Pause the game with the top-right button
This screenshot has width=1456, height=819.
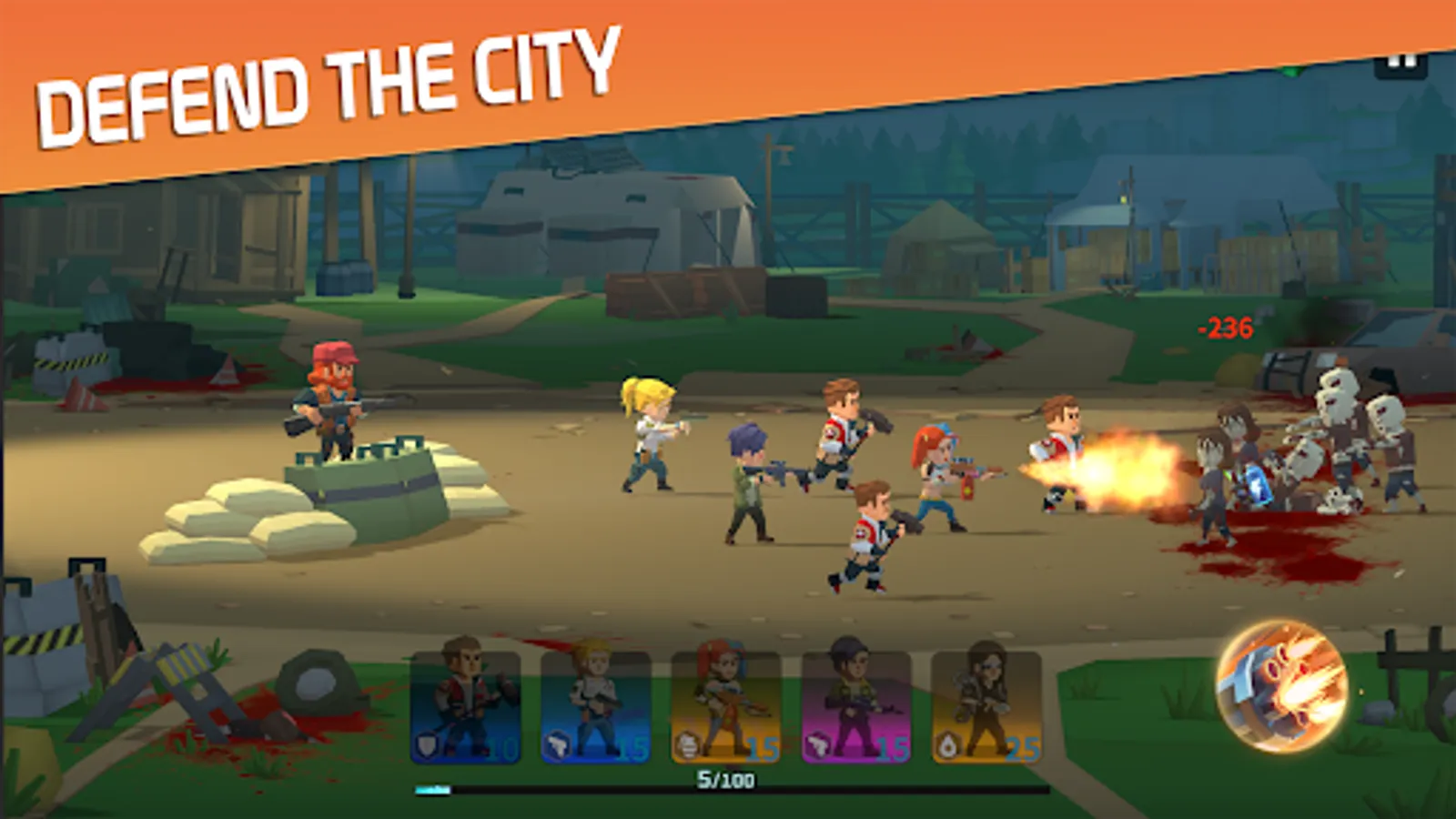click(x=1399, y=66)
